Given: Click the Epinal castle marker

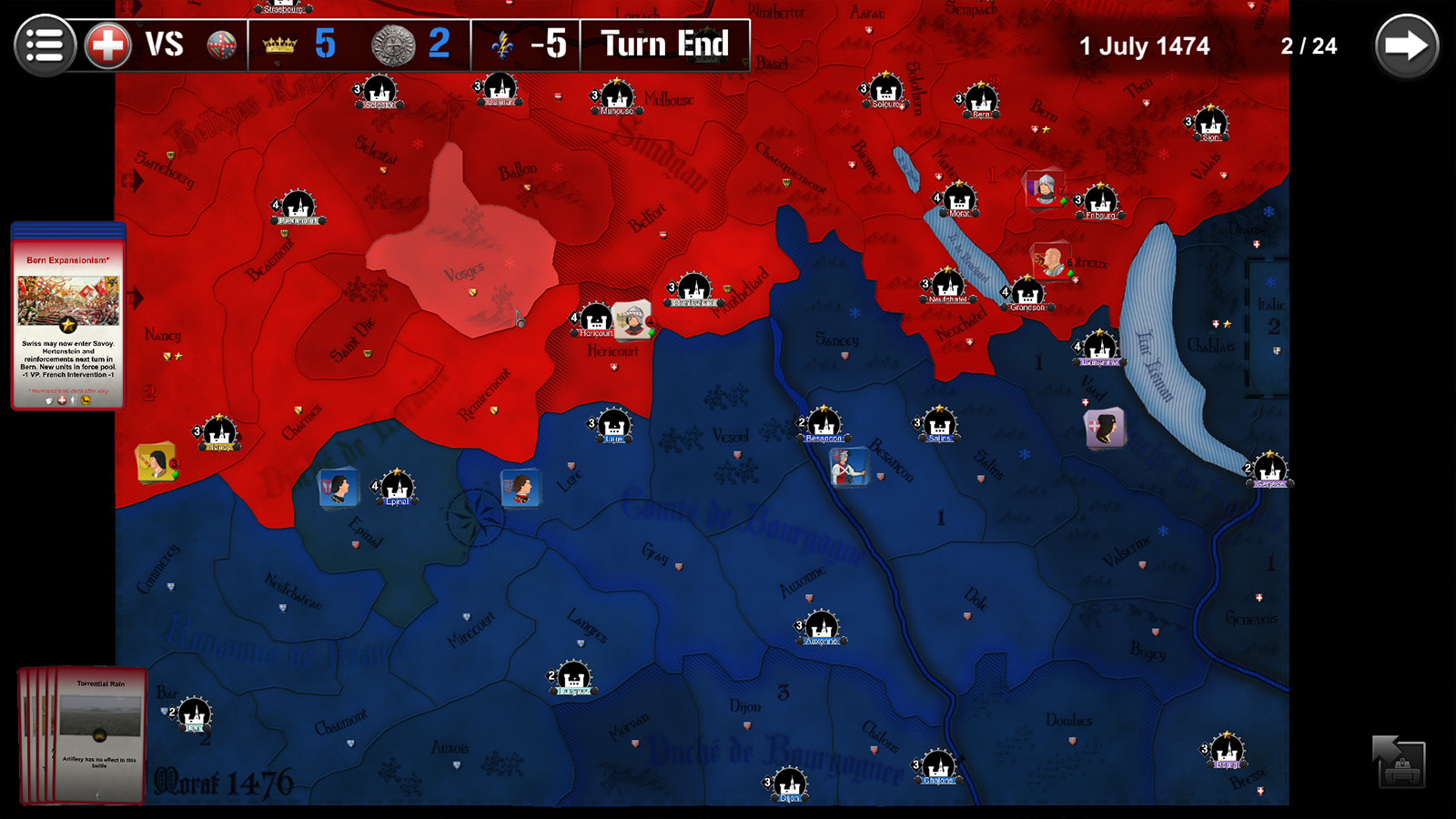Looking at the screenshot, I should (398, 487).
